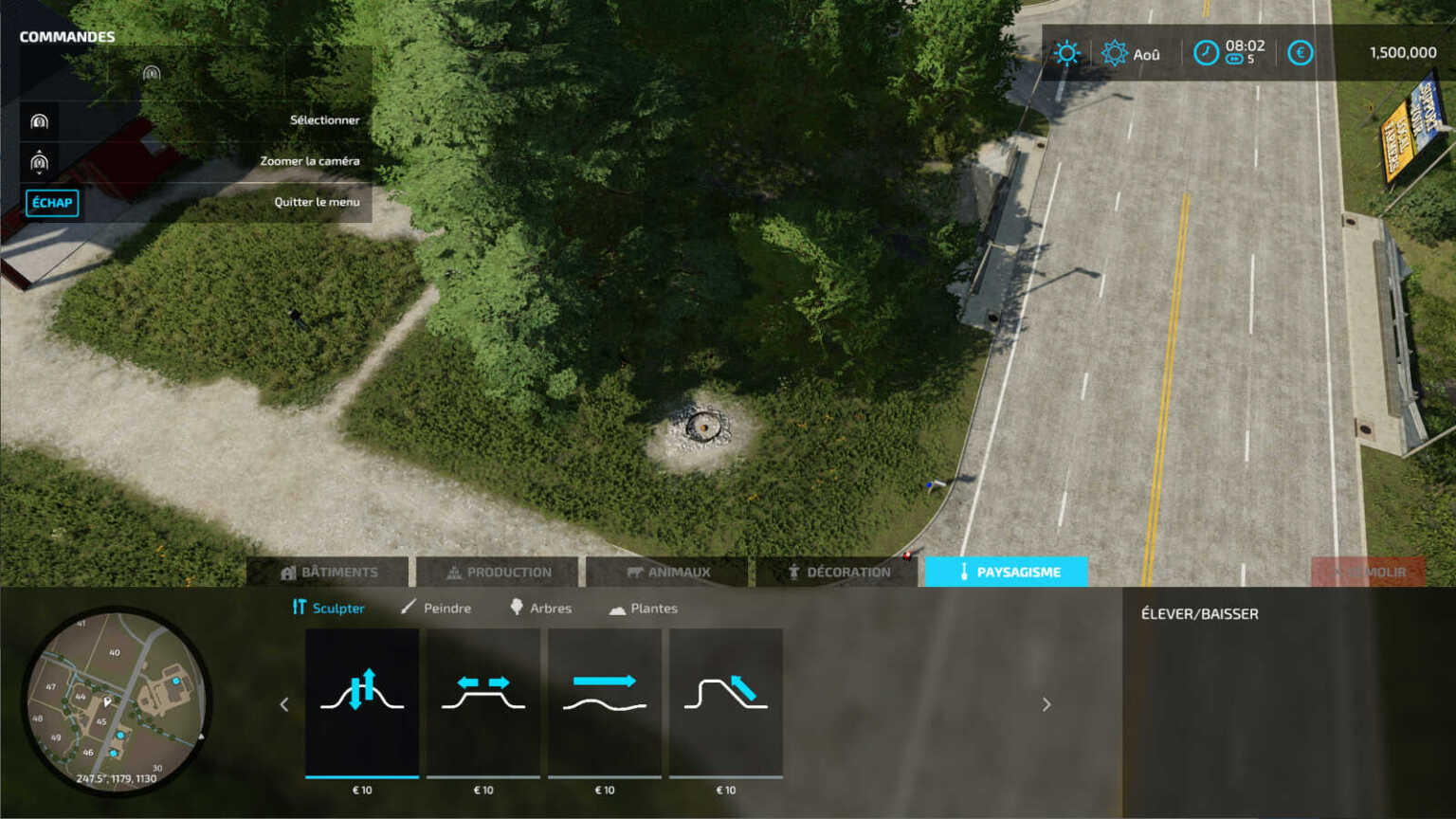Open the Peindre brush tool

(439, 608)
